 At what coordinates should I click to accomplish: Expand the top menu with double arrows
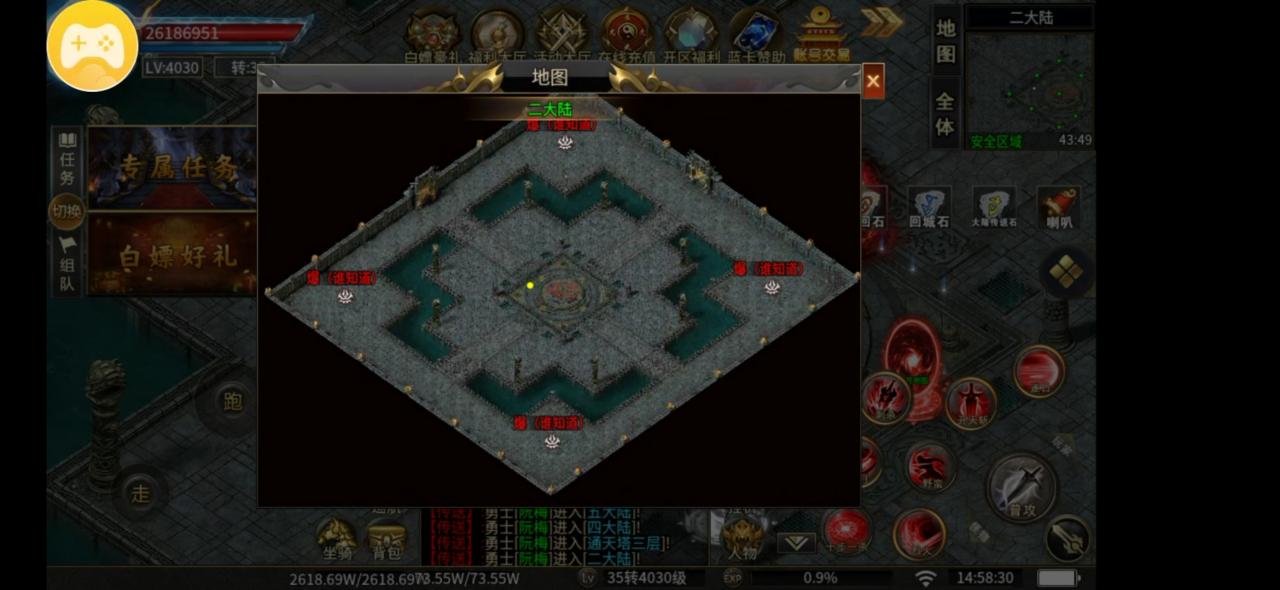[x=881, y=22]
